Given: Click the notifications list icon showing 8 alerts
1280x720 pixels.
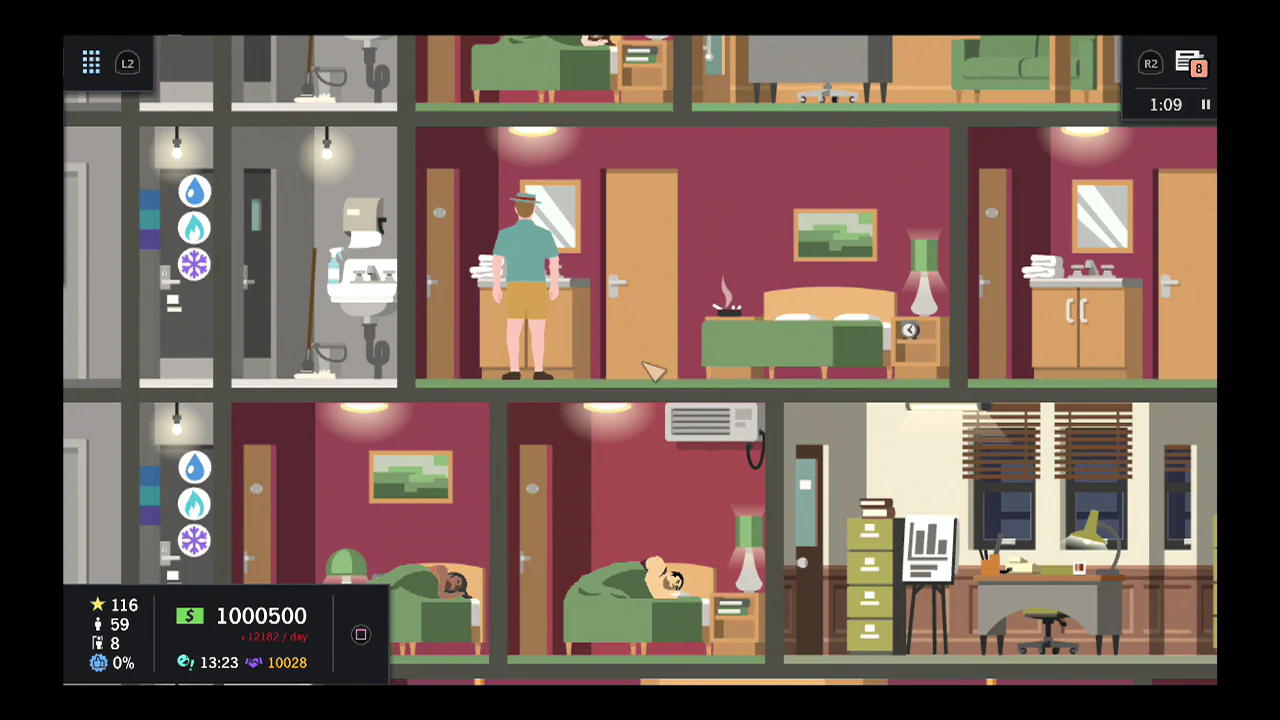Looking at the screenshot, I should [1190, 64].
